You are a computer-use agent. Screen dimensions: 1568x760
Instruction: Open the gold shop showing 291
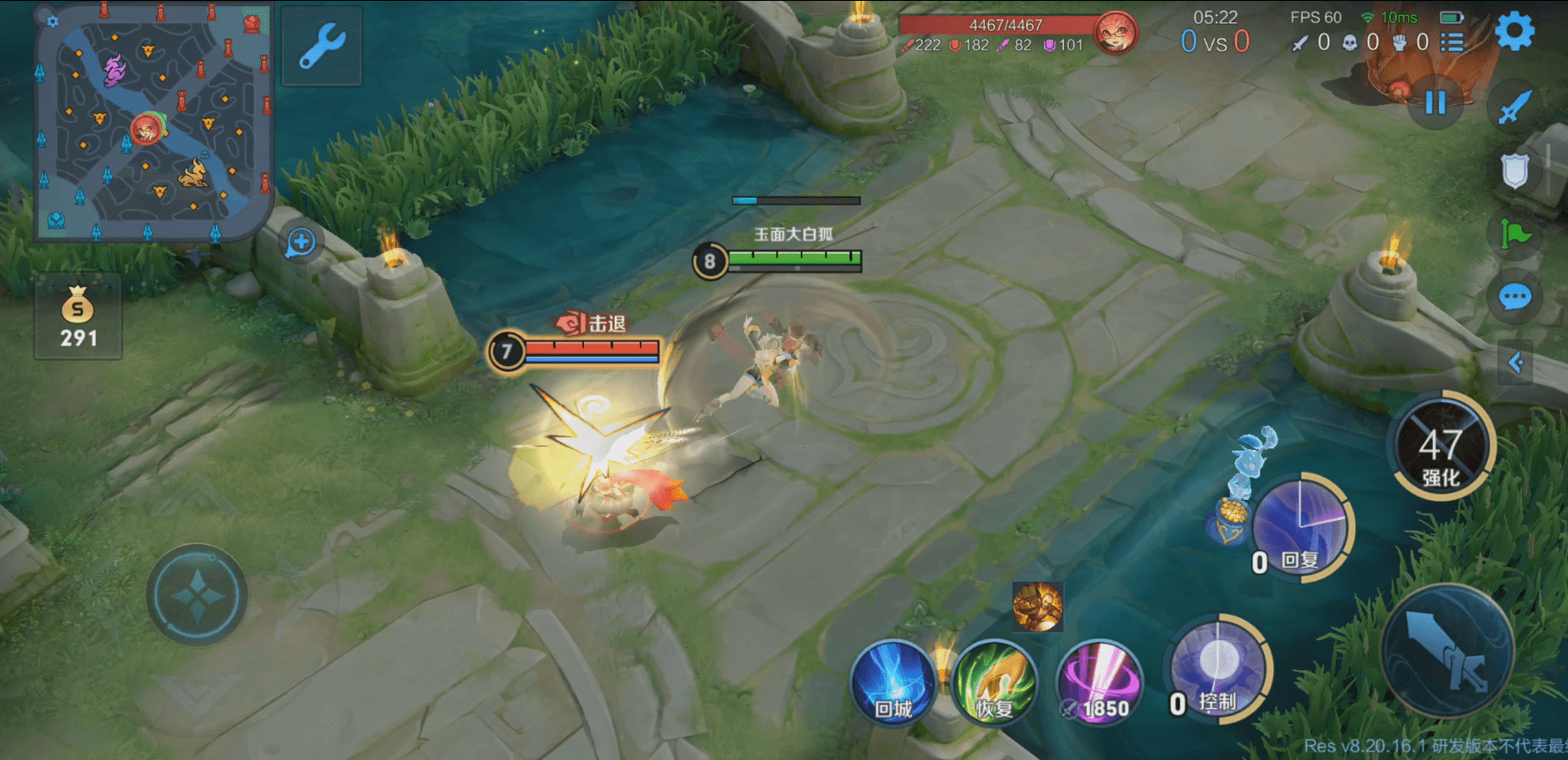[78, 317]
